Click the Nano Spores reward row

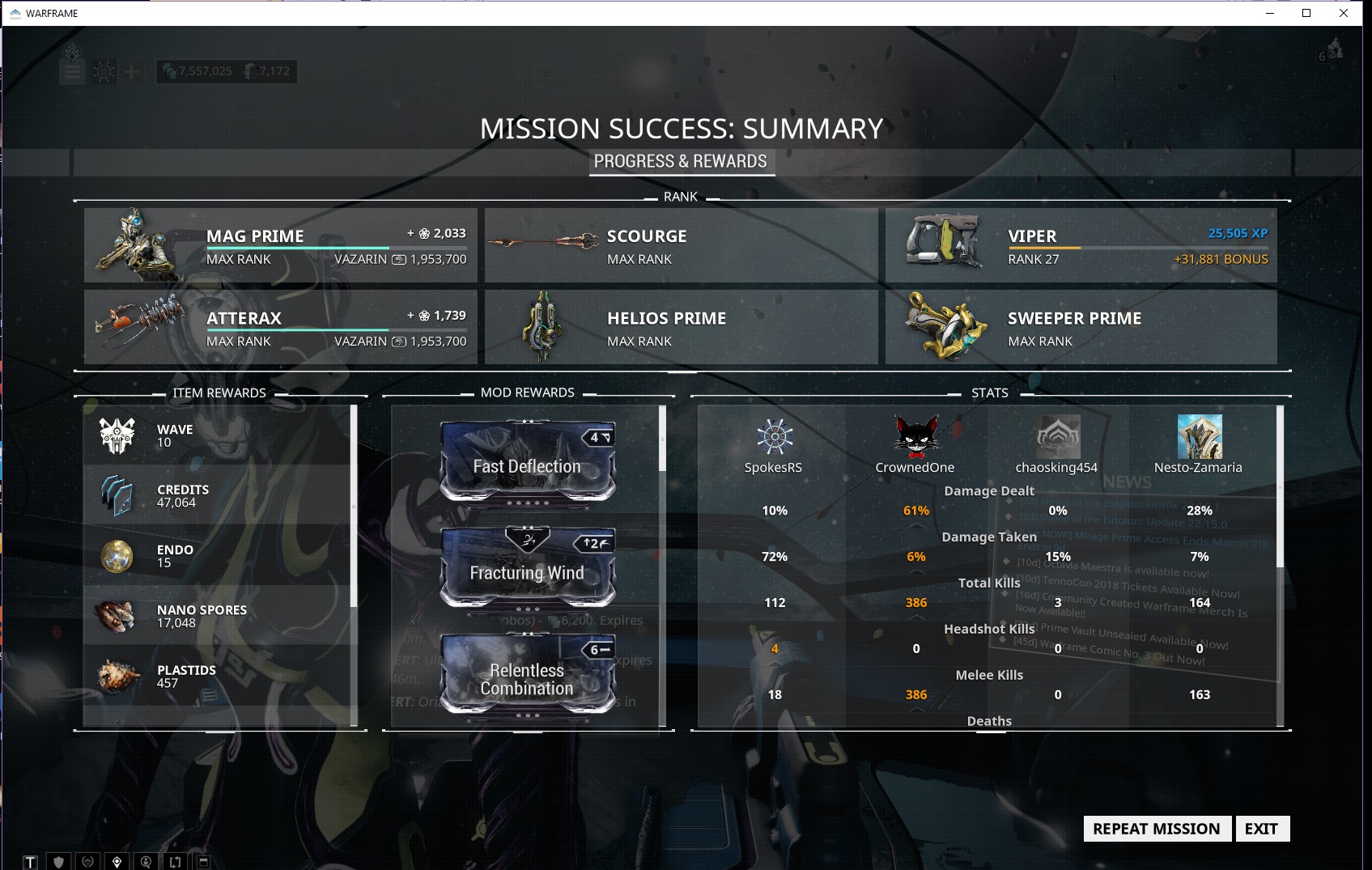point(219,616)
